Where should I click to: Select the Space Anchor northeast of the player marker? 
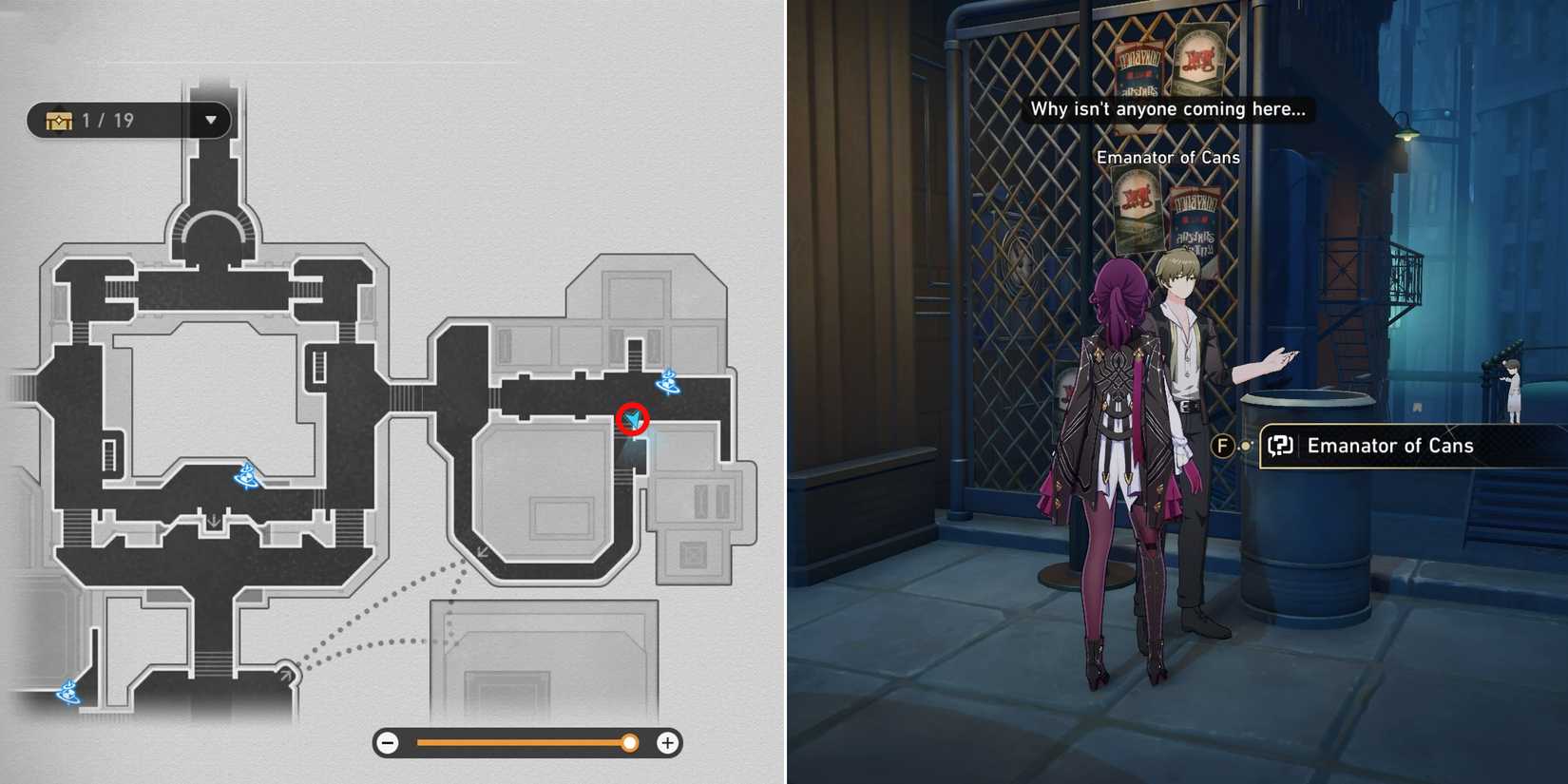click(670, 382)
